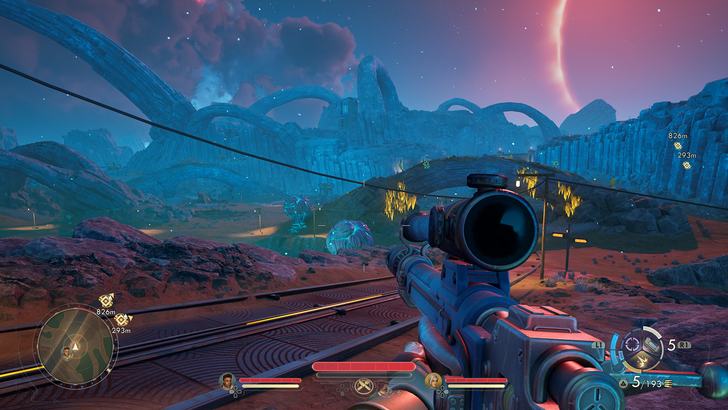Image resolution: width=728 pixels, height=410 pixels.
Task: Select the 293m quest marker beside the minimap
Action: (121, 319)
